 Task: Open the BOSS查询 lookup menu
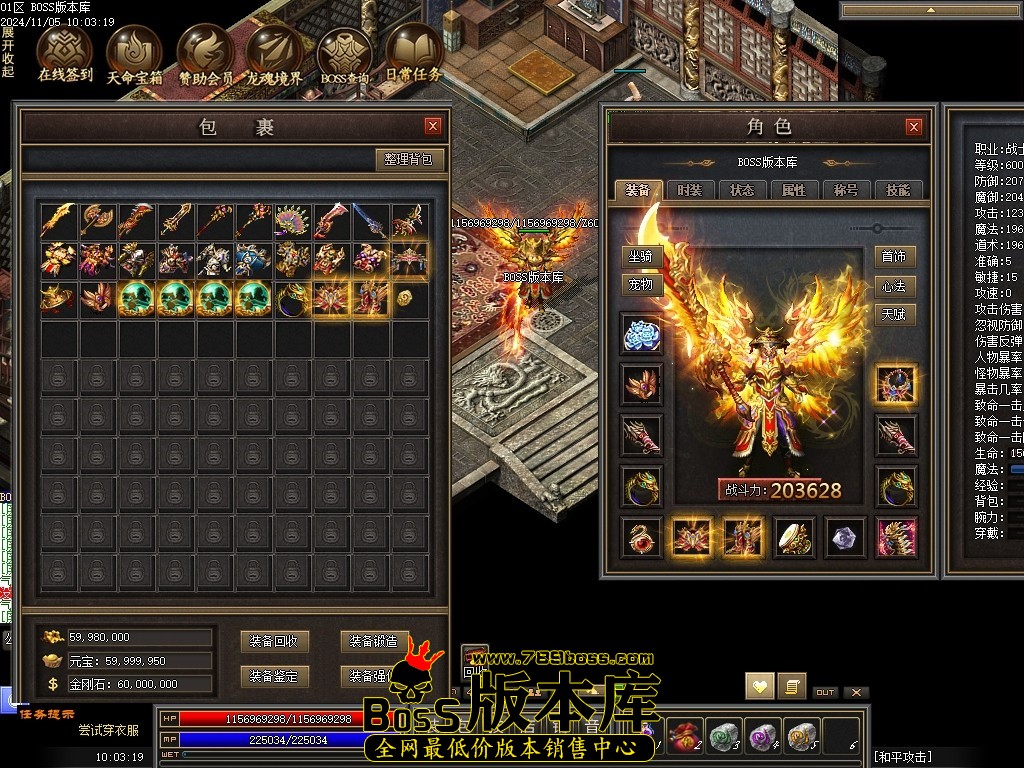point(344,50)
